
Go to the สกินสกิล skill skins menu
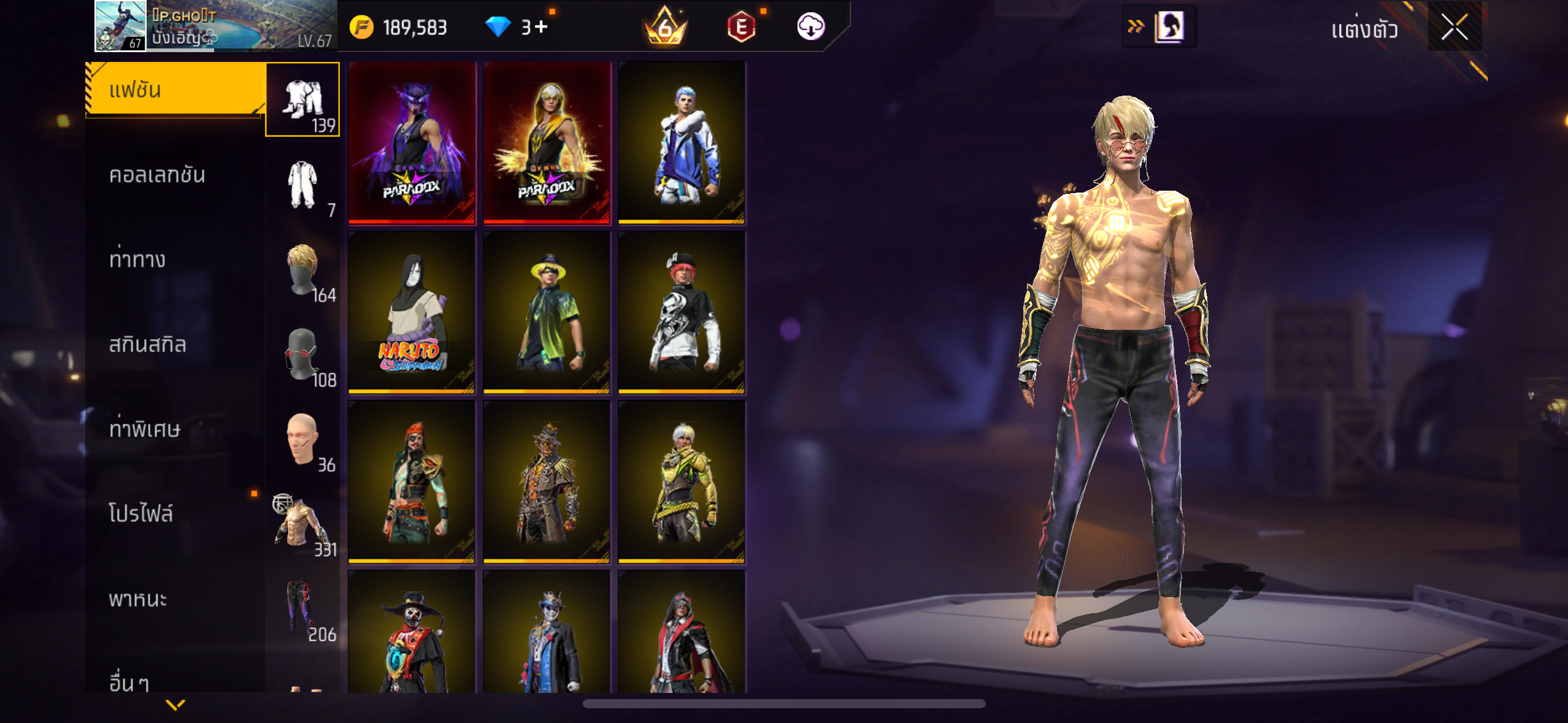pyautogui.click(x=148, y=345)
